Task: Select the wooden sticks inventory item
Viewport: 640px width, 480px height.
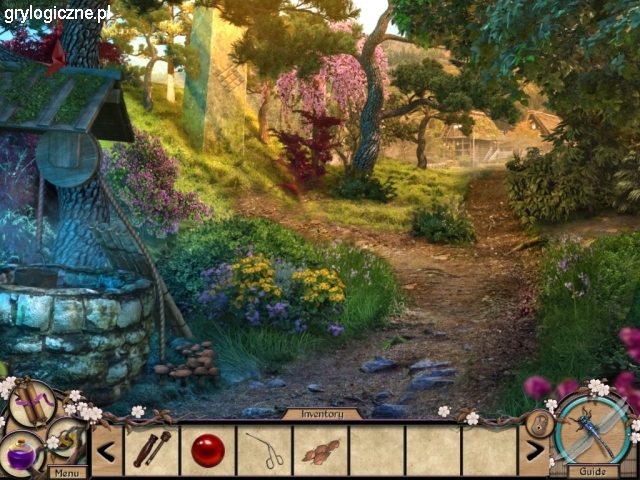Action: pyautogui.click(x=151, y=449)
